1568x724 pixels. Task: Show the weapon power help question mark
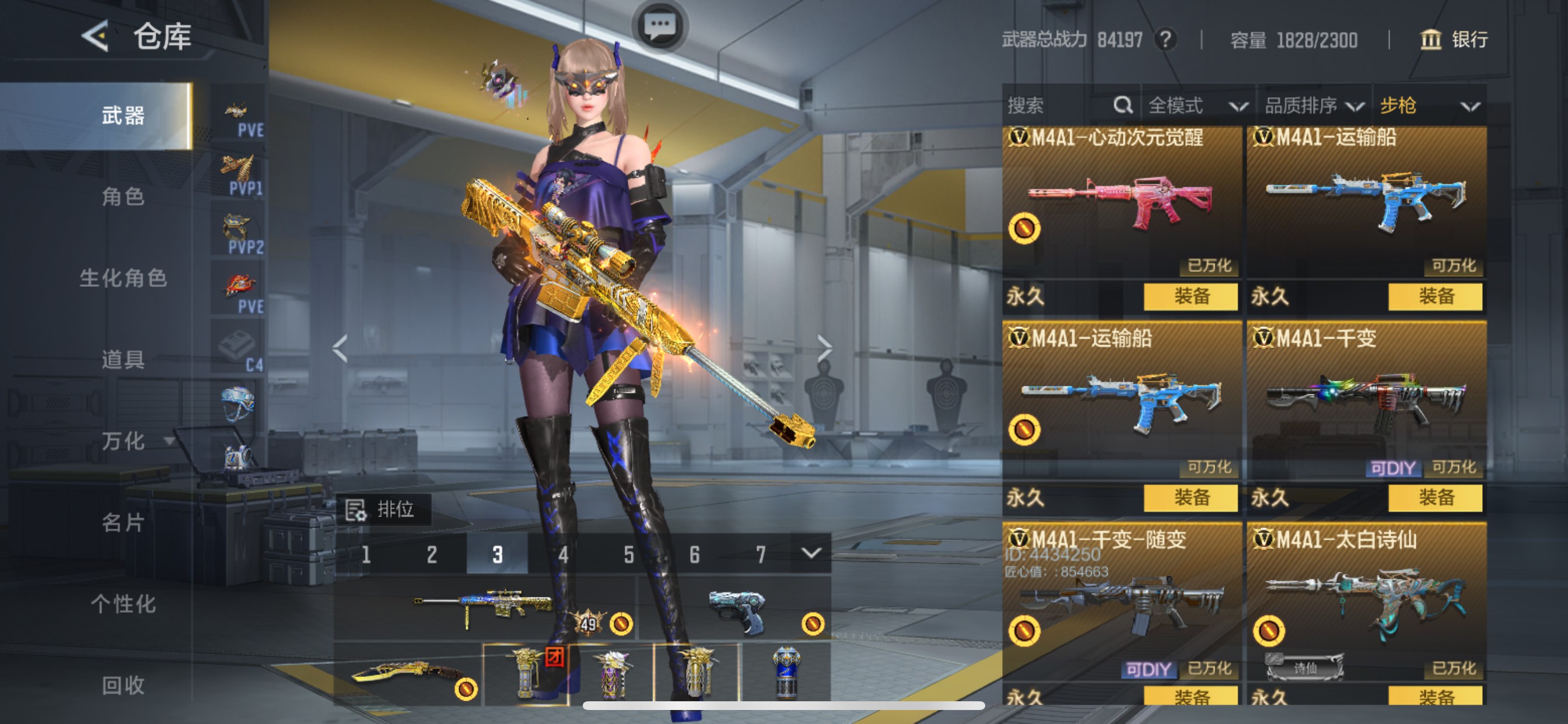pyautogui.click(x=1165, y=40)
